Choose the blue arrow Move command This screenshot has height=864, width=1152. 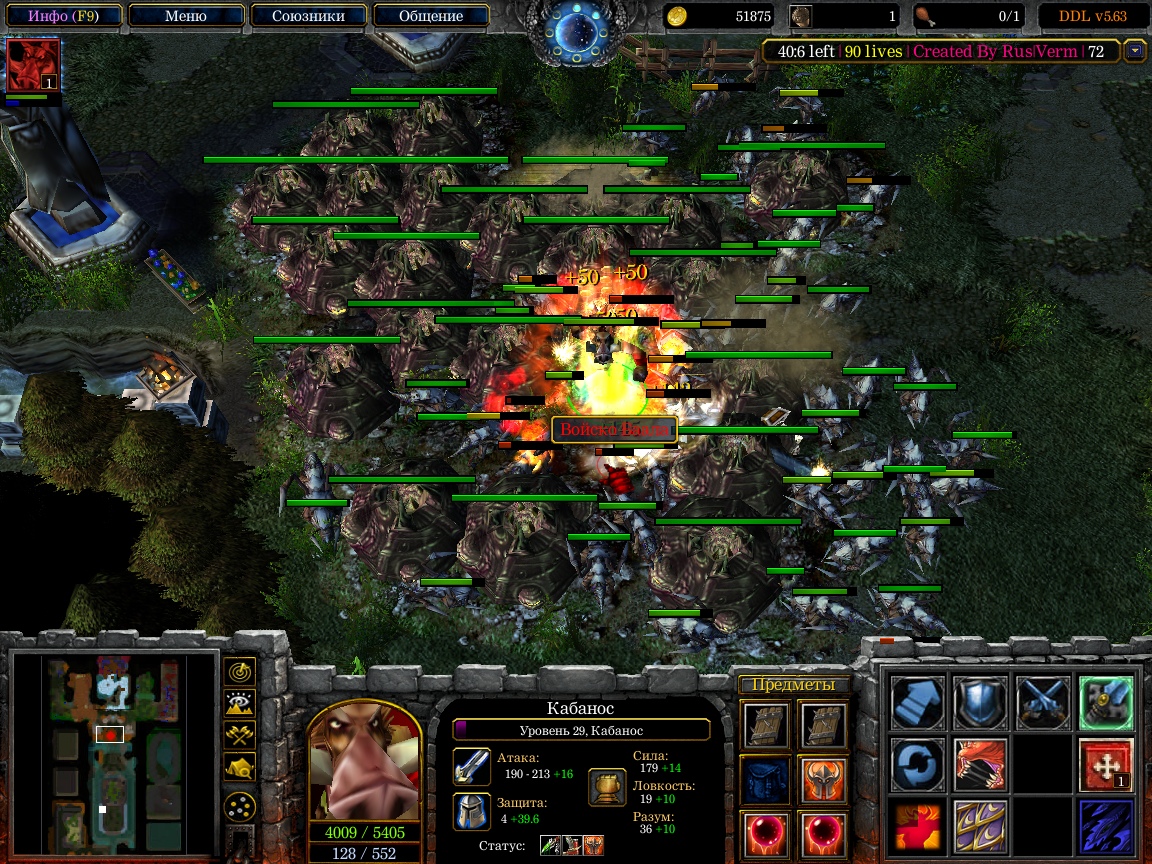coord(917,701)
